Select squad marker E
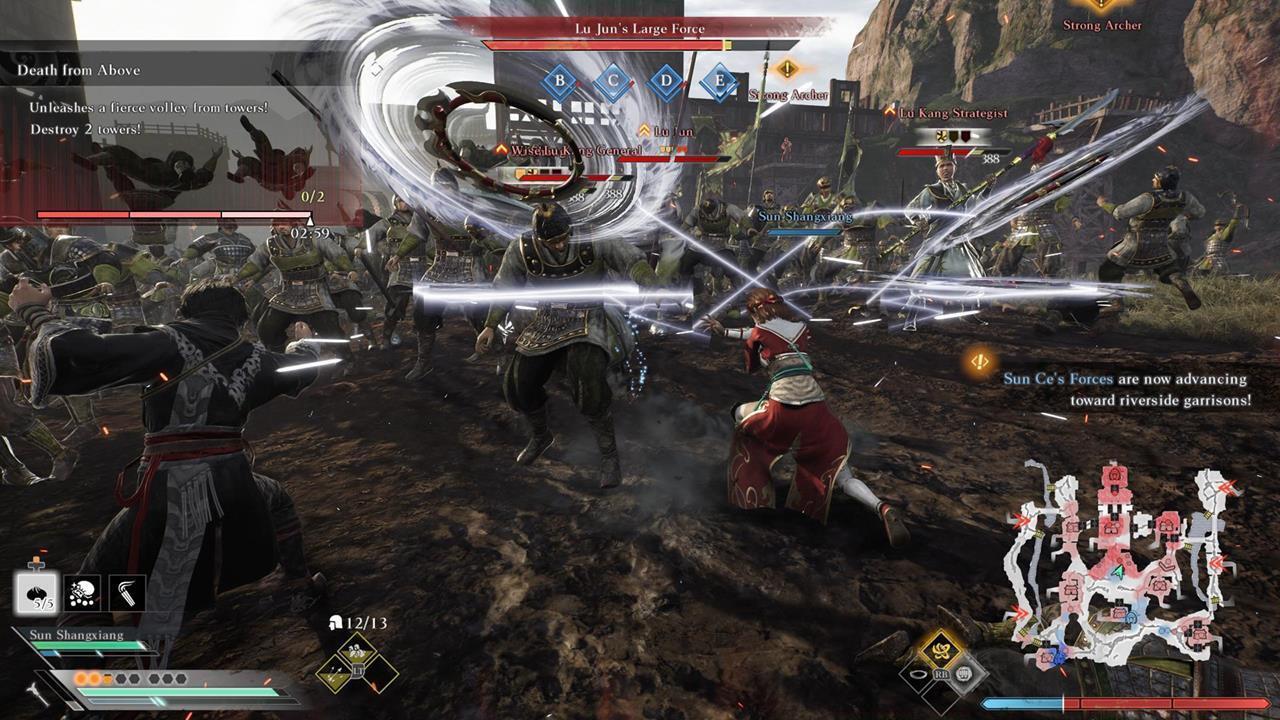This screenshot has width=1280, height=720. (x=718, y=81)
